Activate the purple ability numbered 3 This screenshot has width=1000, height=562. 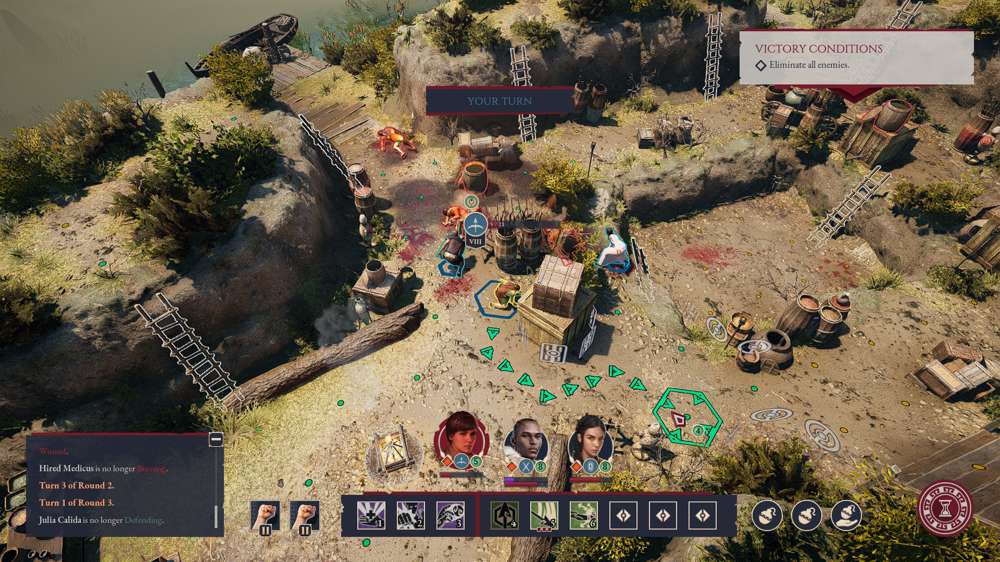tap(449, 515)
